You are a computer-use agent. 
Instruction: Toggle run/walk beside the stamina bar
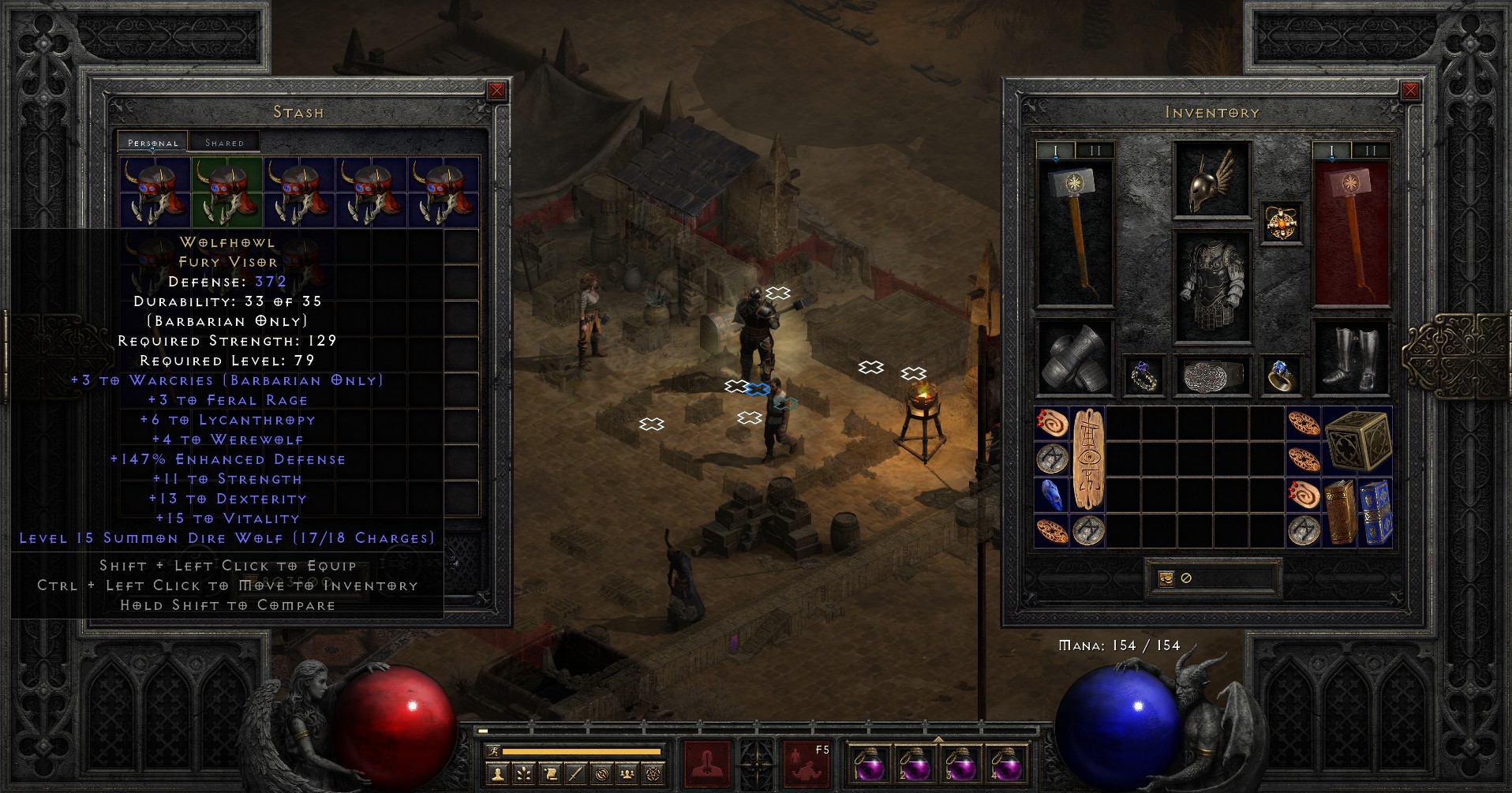tap(494, 751)
